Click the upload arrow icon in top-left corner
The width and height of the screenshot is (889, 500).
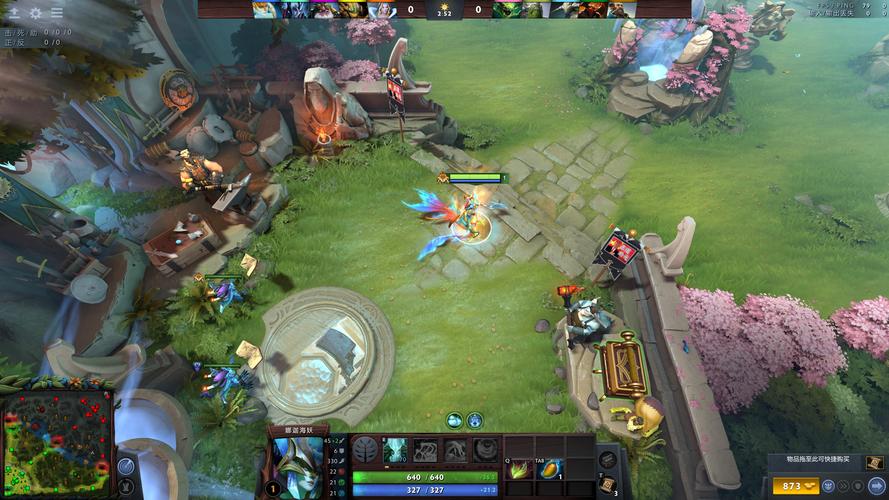[14, 12]
